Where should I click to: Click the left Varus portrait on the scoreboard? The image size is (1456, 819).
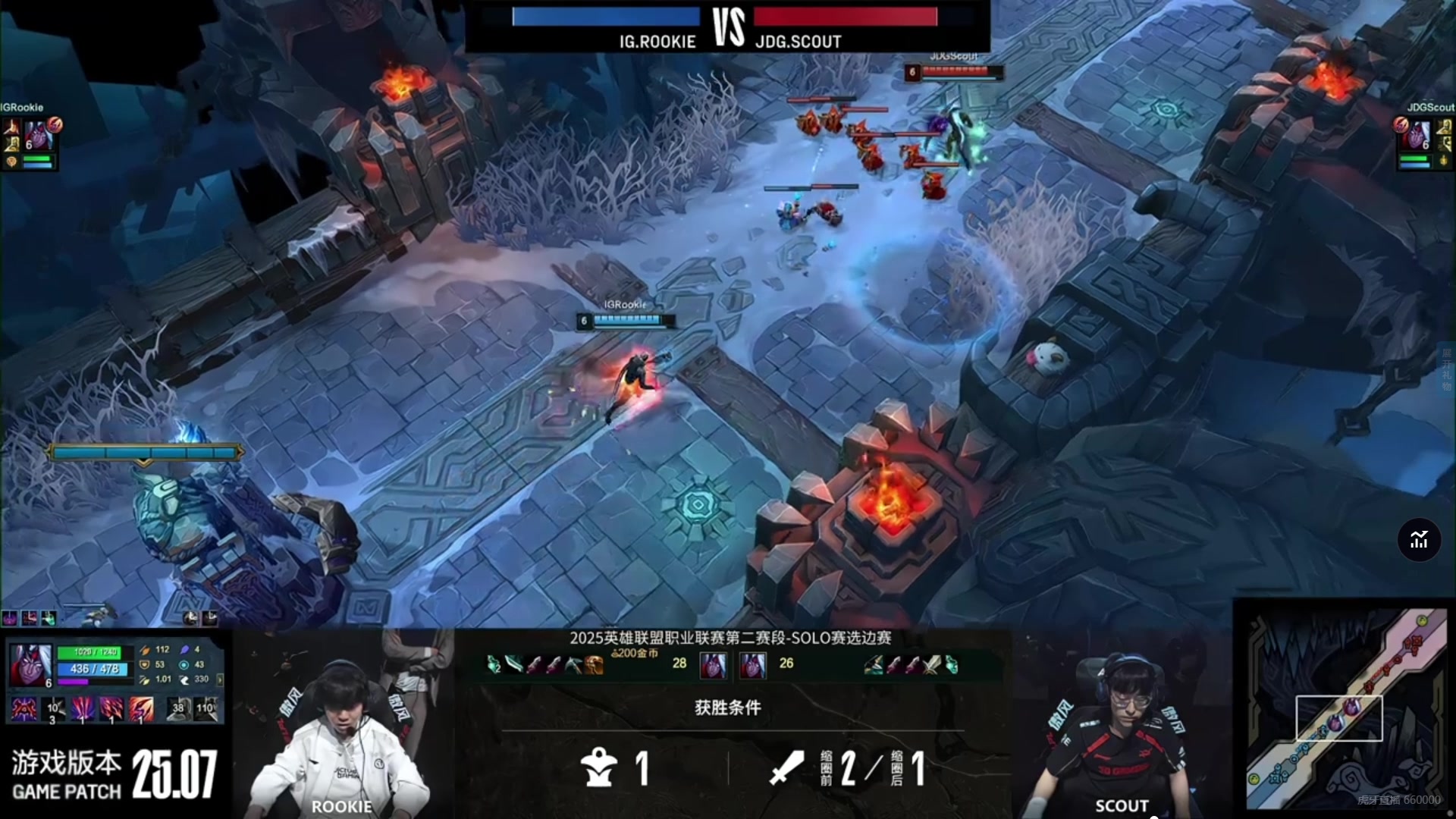click(713, 665)
